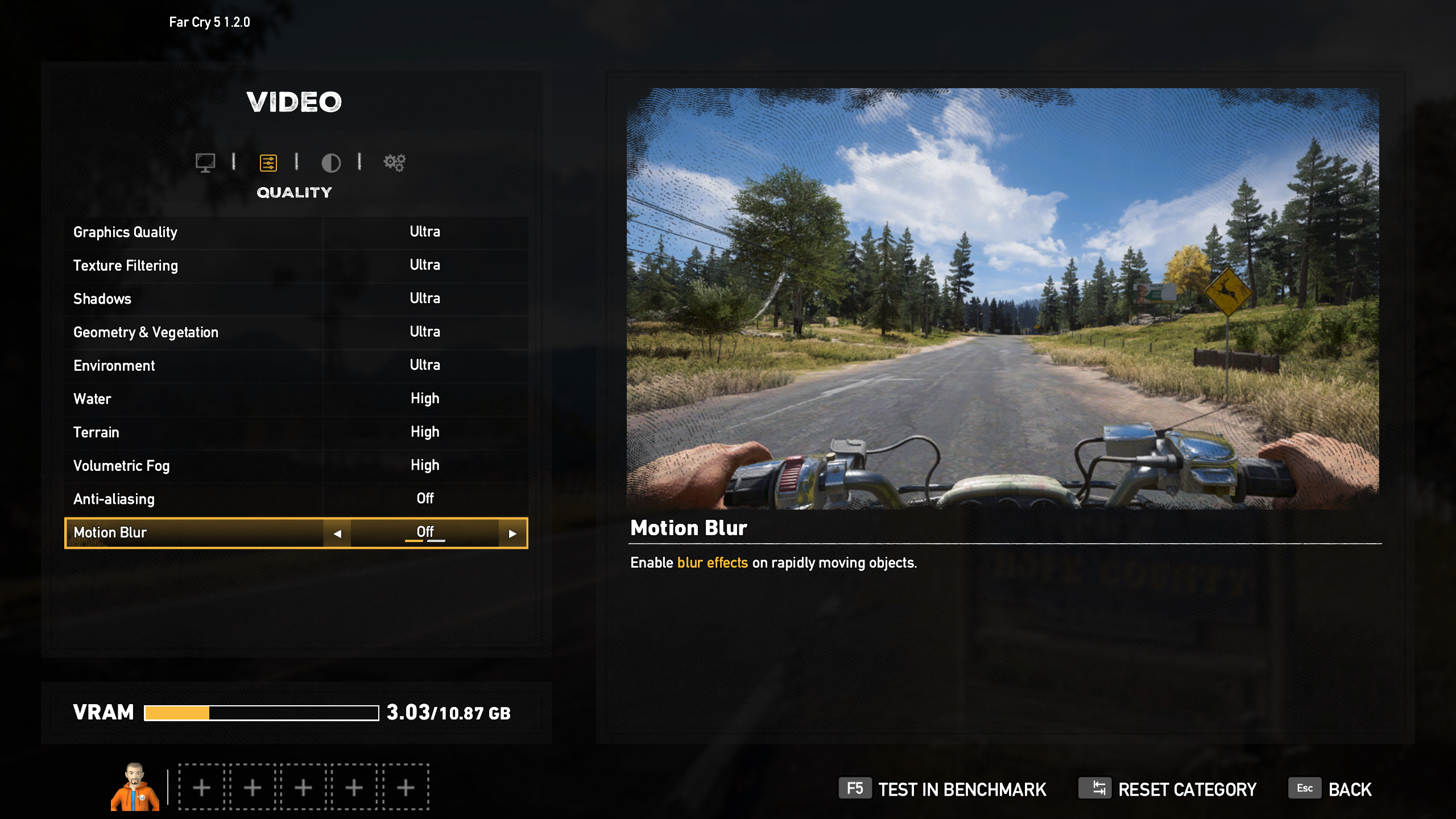Go Back from video settings
The image size is (1456, 819).
pyautogui.click(x=1331, y=789)
